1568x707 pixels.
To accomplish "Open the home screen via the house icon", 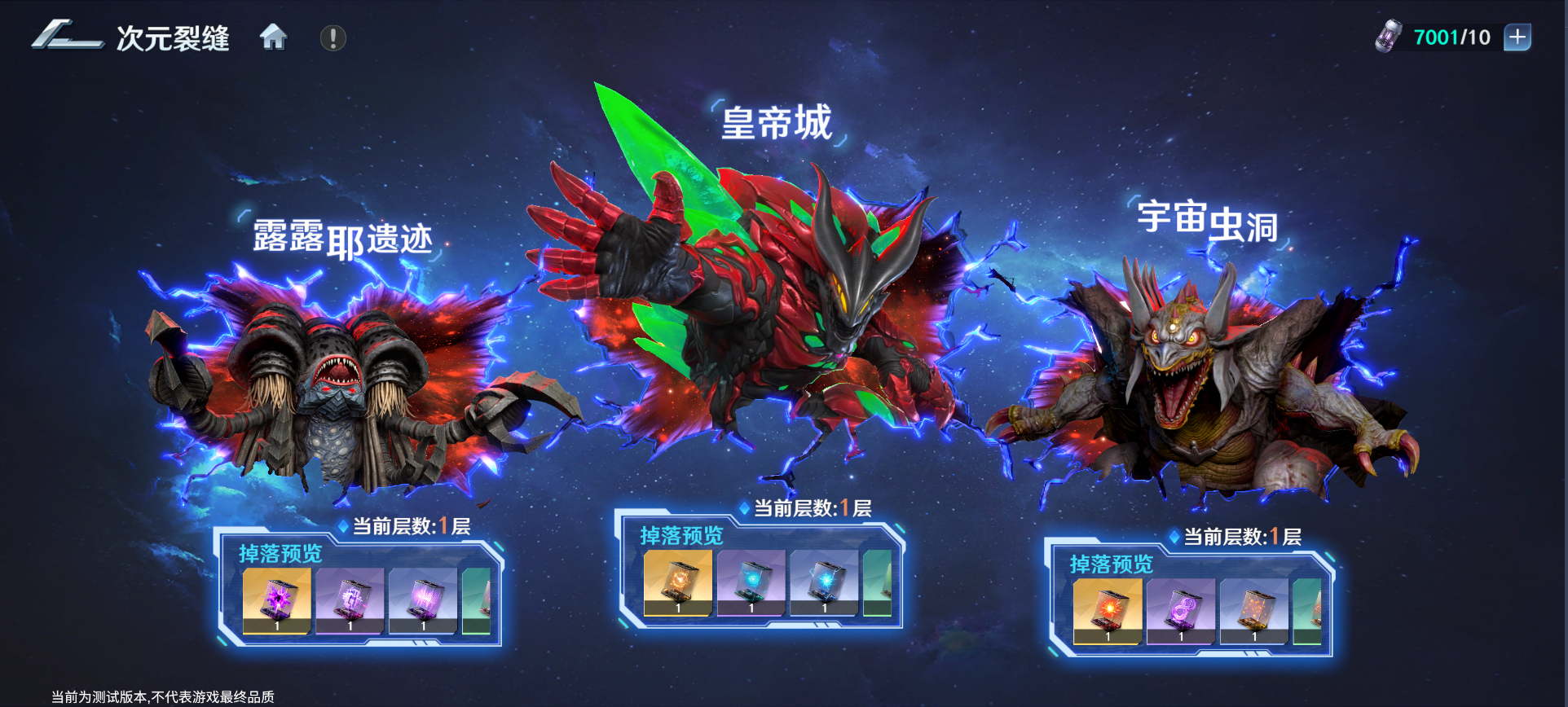I will [274, 37].
